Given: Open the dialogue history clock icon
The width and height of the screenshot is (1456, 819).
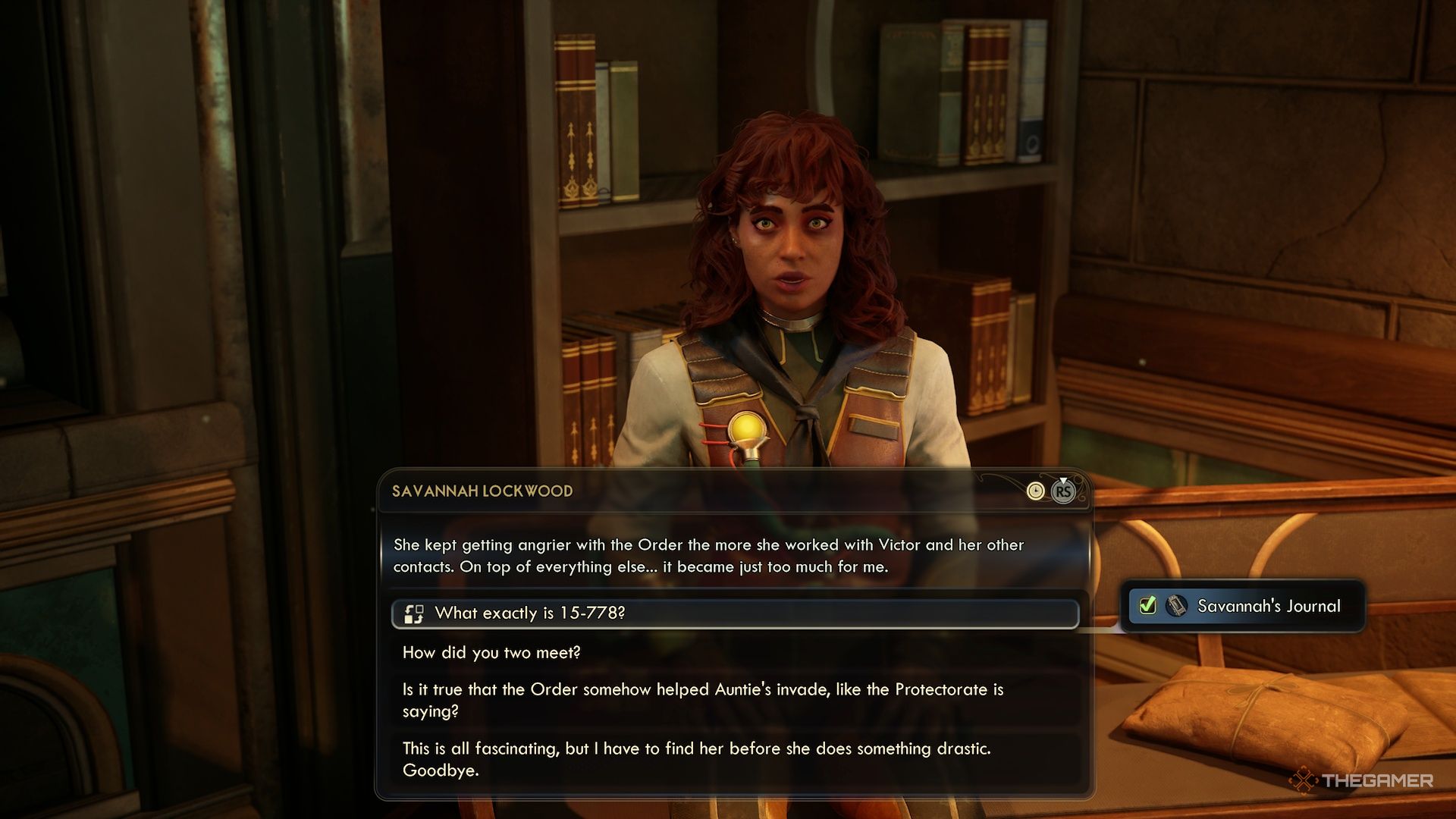Looking at the screenshot, I should click(1035, 491).
